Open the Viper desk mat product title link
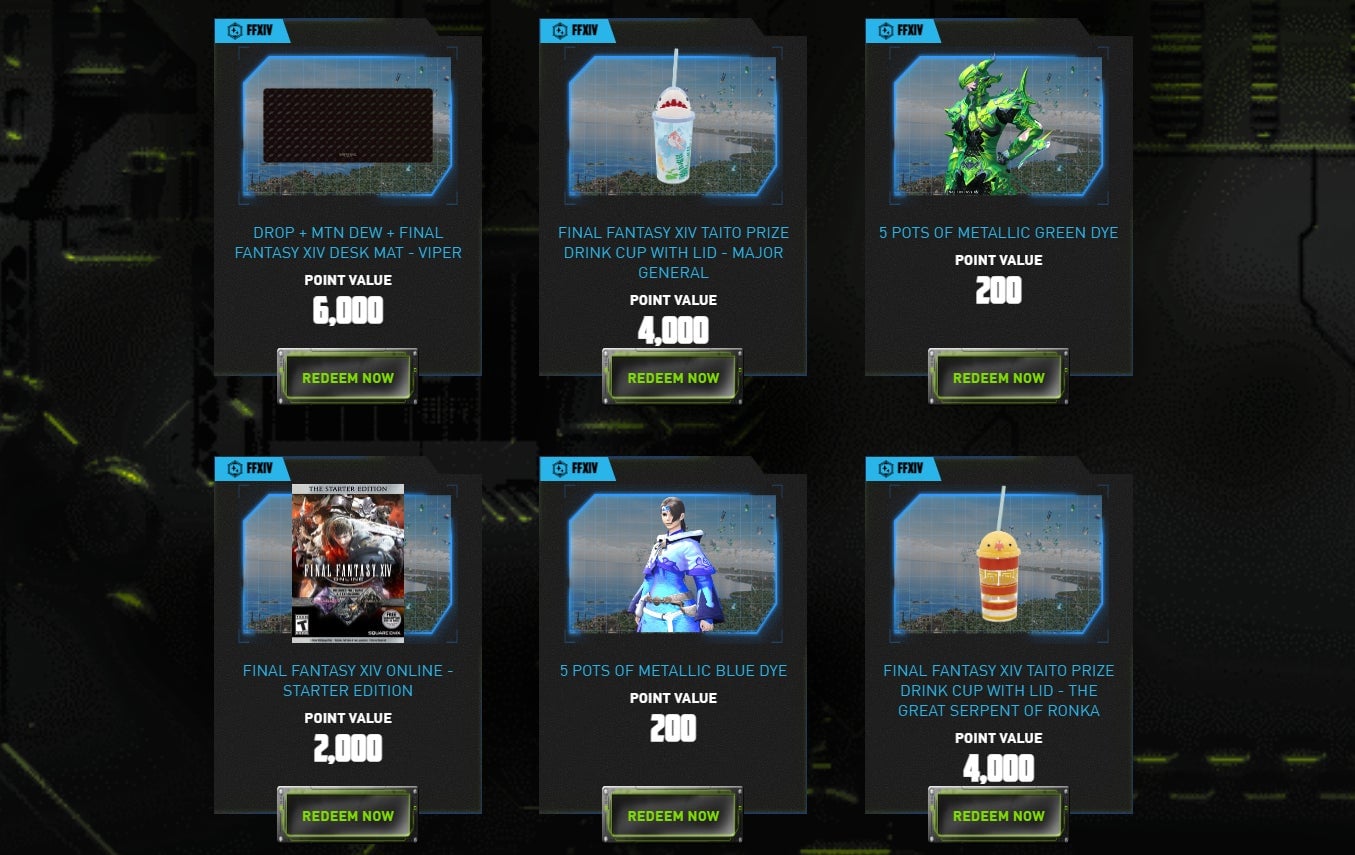Image resolution: width=1355 pixels, height=855 pixels. pyautogui.click(x=347, y=242)
